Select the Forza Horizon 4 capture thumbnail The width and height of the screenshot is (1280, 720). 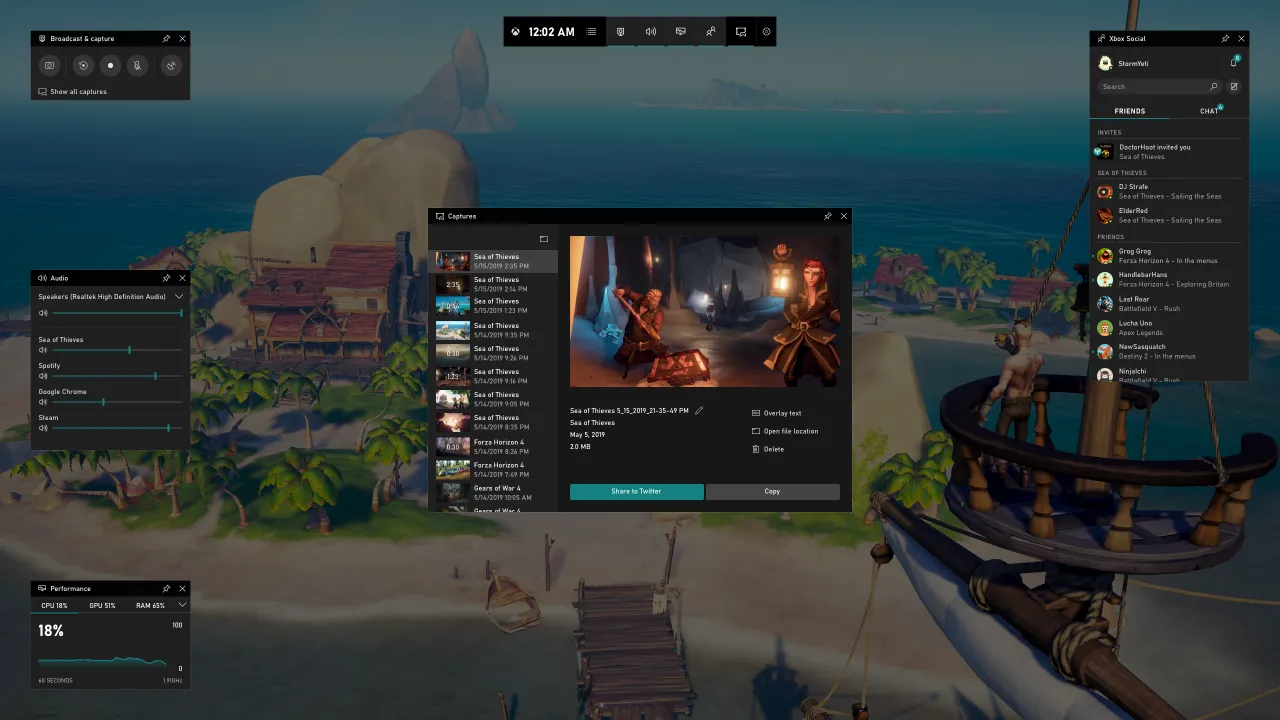pyautogui.click(x=452, y=445)
